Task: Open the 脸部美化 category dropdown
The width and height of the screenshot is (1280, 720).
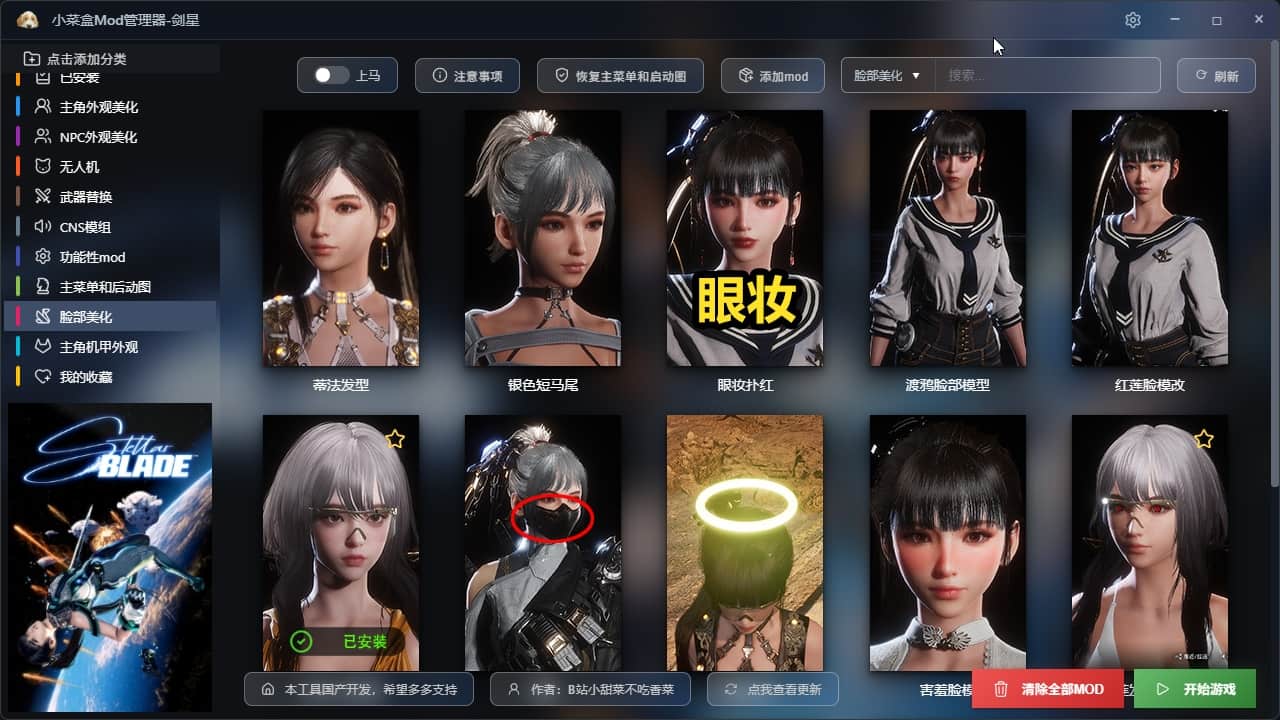Action: [x=887, y=76]
